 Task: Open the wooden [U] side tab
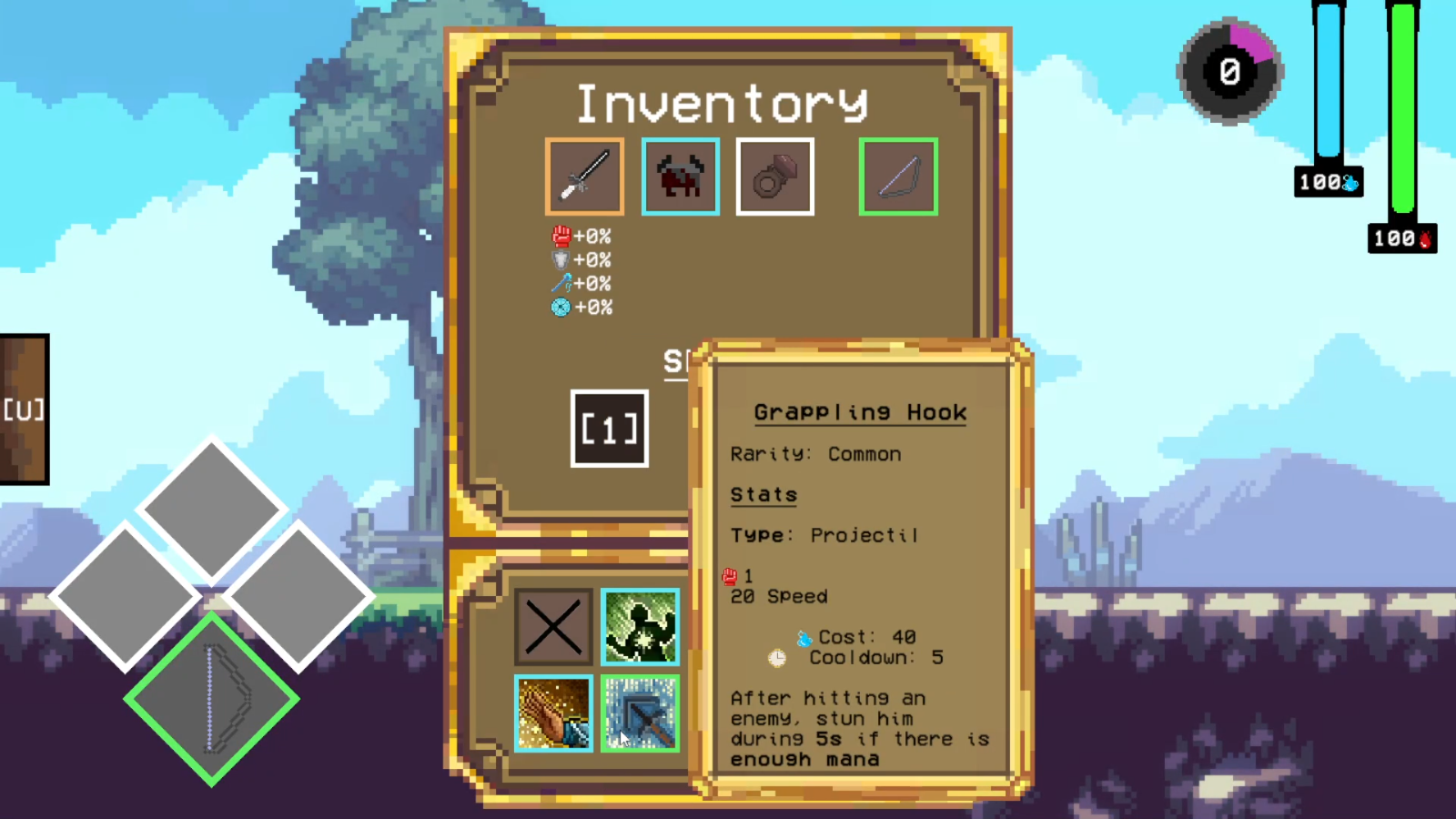(24, 409)
